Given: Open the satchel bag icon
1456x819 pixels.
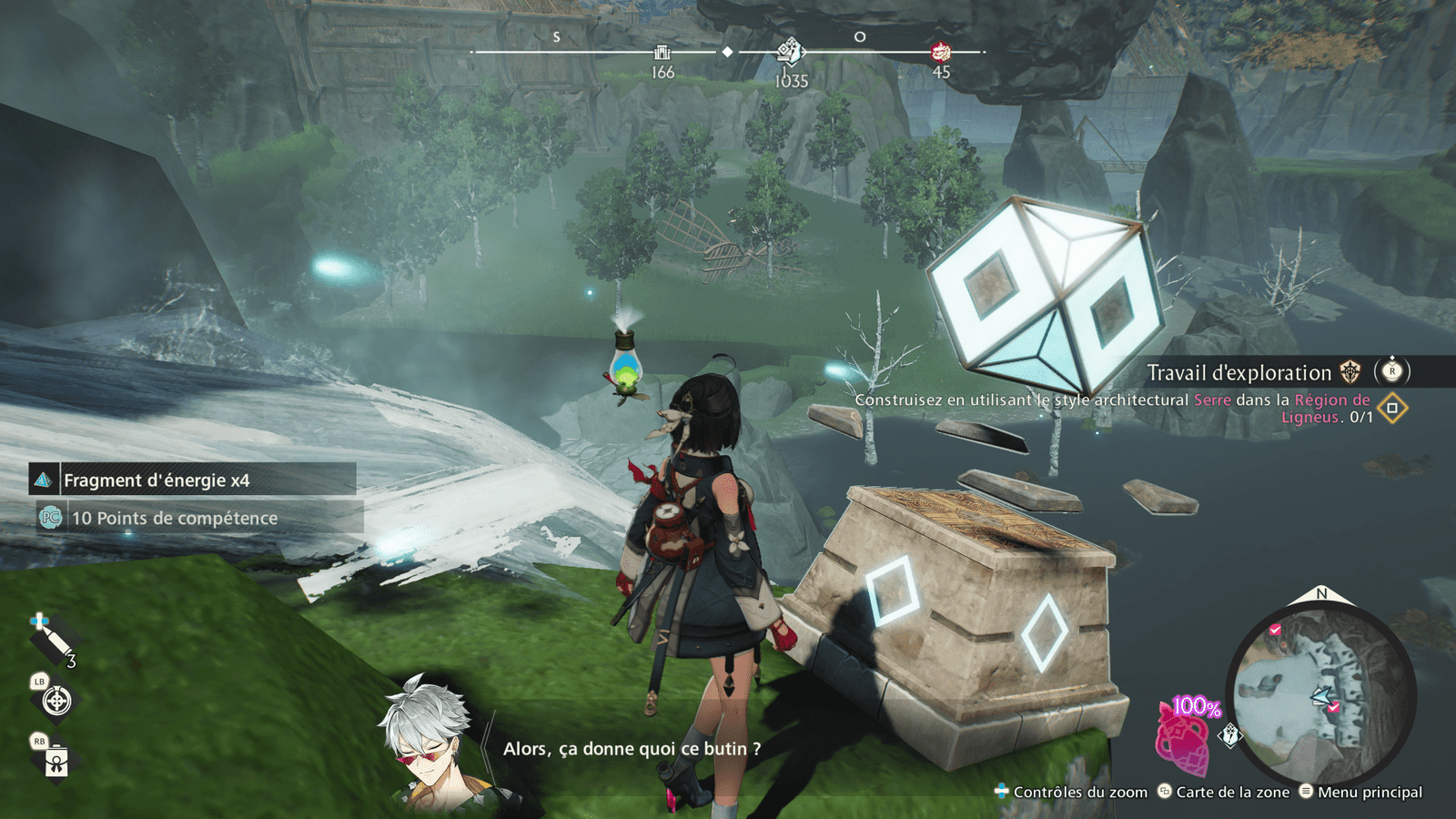Looking at the screenshot, I should point(56,761).
